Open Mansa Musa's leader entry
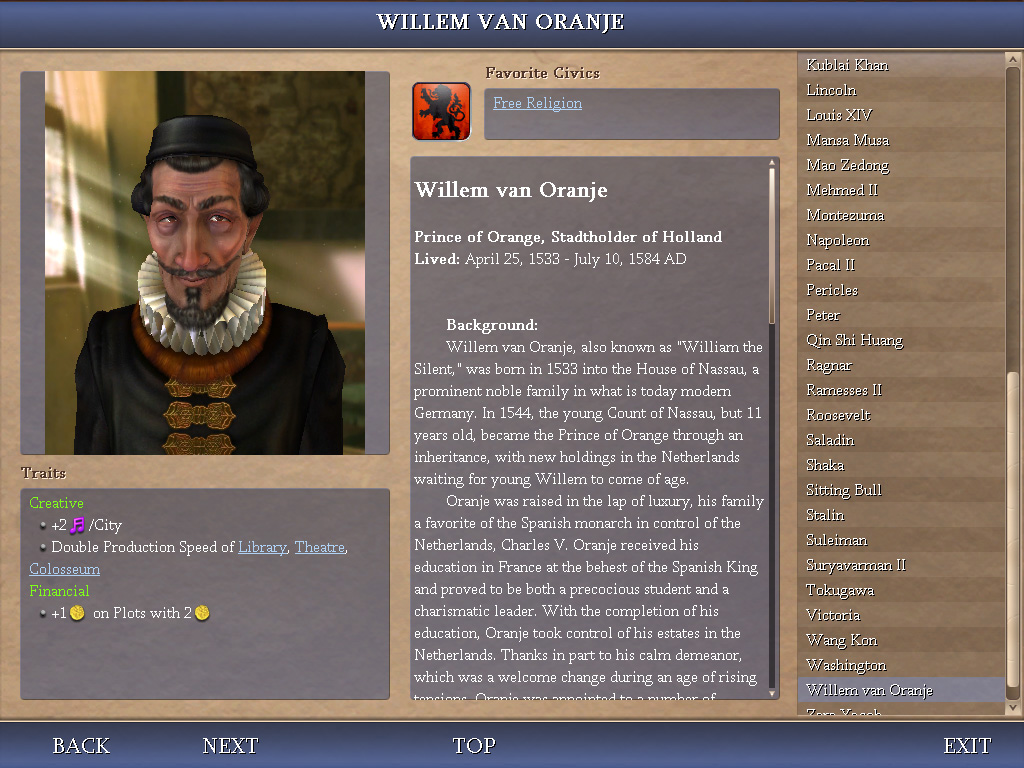This screenshot has width=1024, height=768. [x=847, y=140]
